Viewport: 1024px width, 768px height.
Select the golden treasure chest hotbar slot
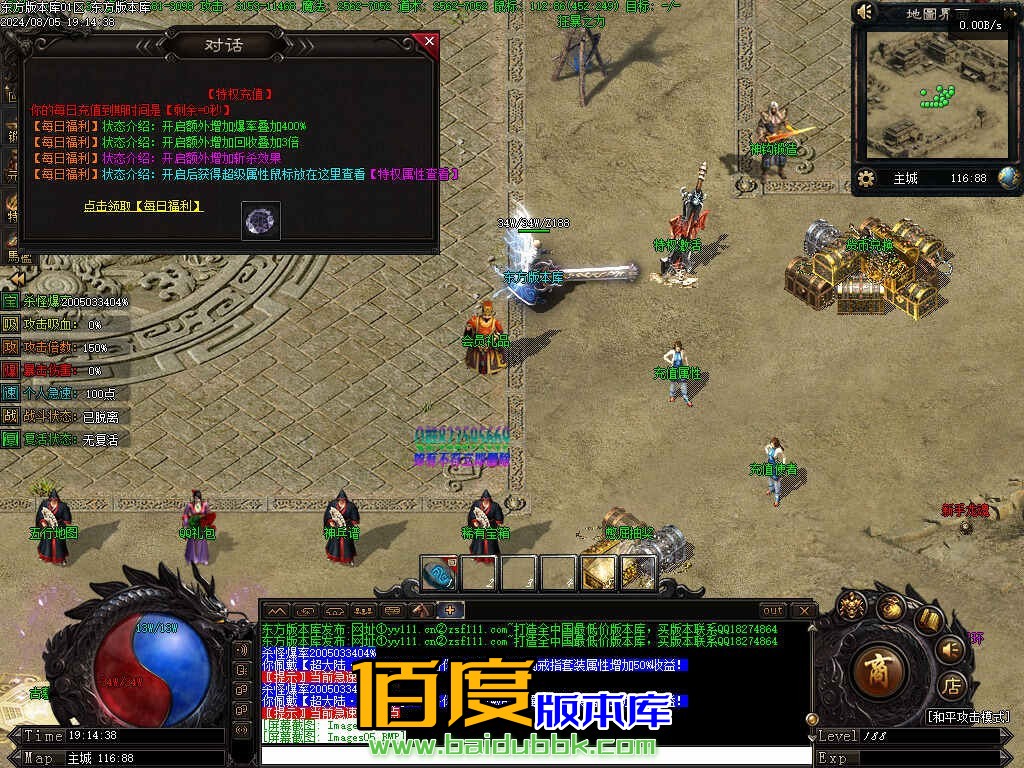click(599, 574)
